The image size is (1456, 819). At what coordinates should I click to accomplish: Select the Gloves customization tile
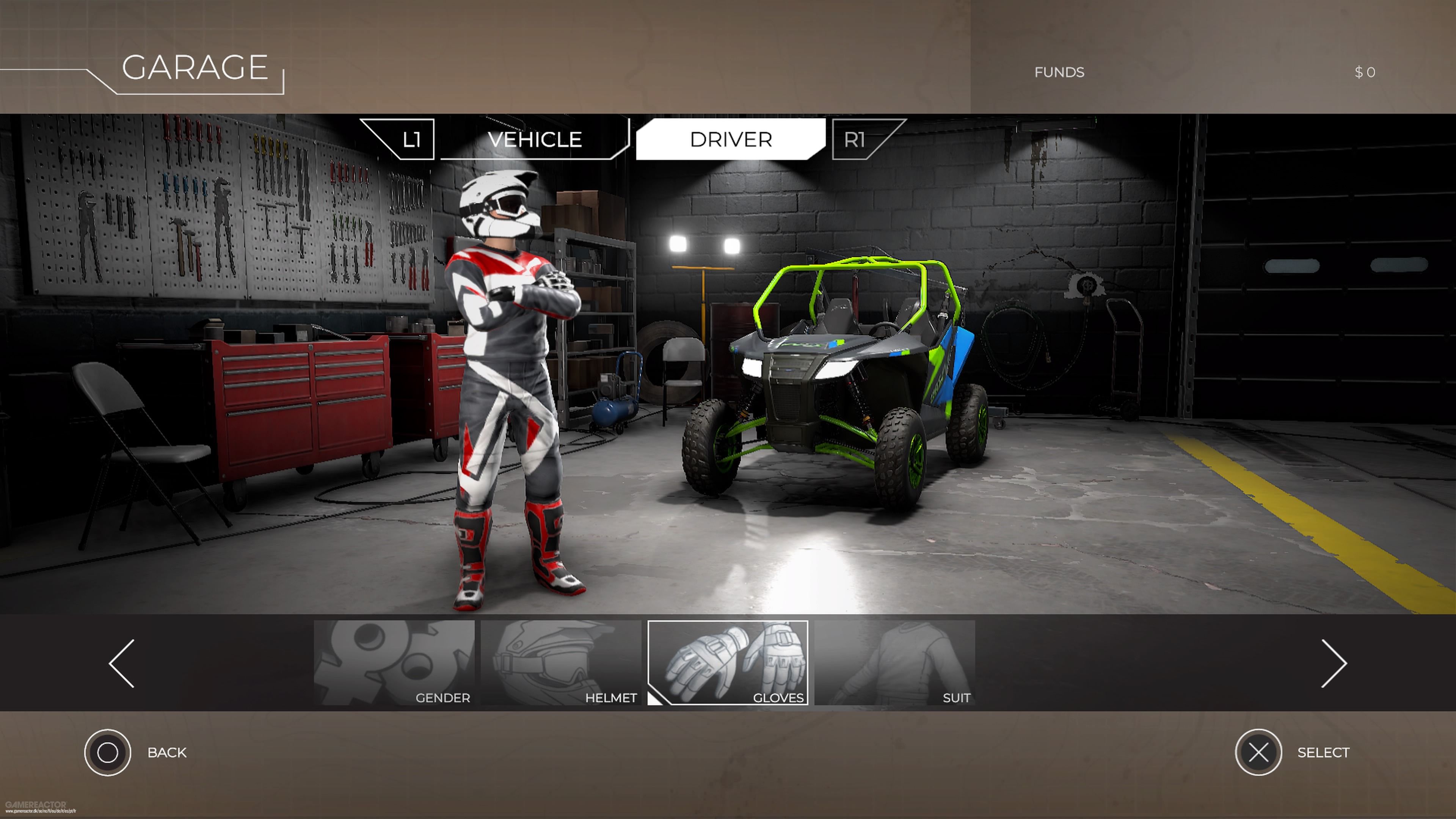728,662
